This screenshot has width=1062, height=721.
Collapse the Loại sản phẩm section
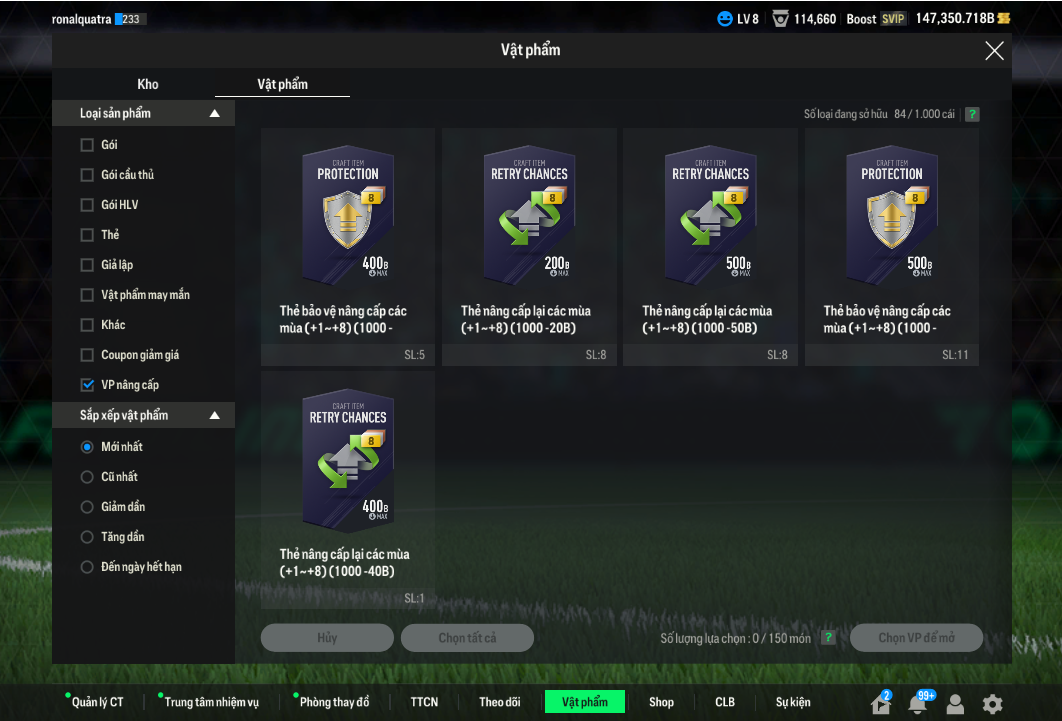(x=214, y=114)
